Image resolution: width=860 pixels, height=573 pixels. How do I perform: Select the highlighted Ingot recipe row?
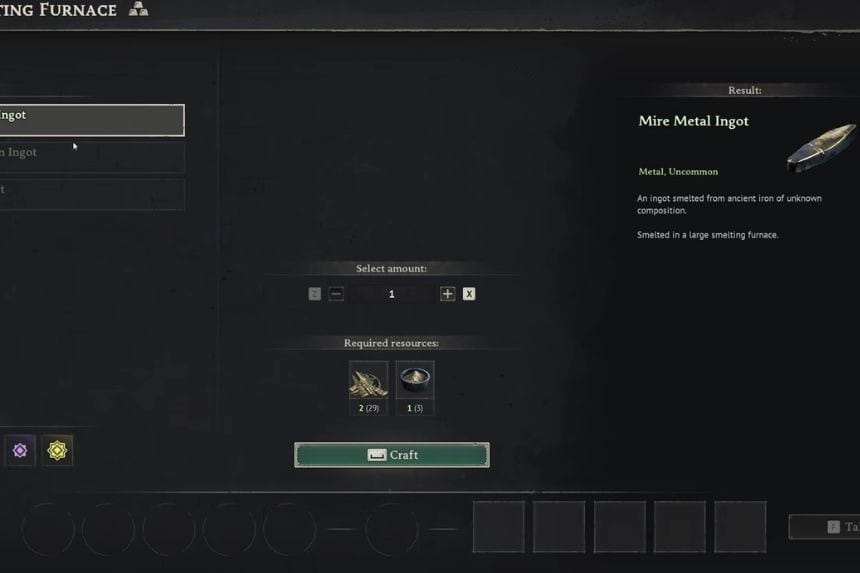(x=90, y=120)
